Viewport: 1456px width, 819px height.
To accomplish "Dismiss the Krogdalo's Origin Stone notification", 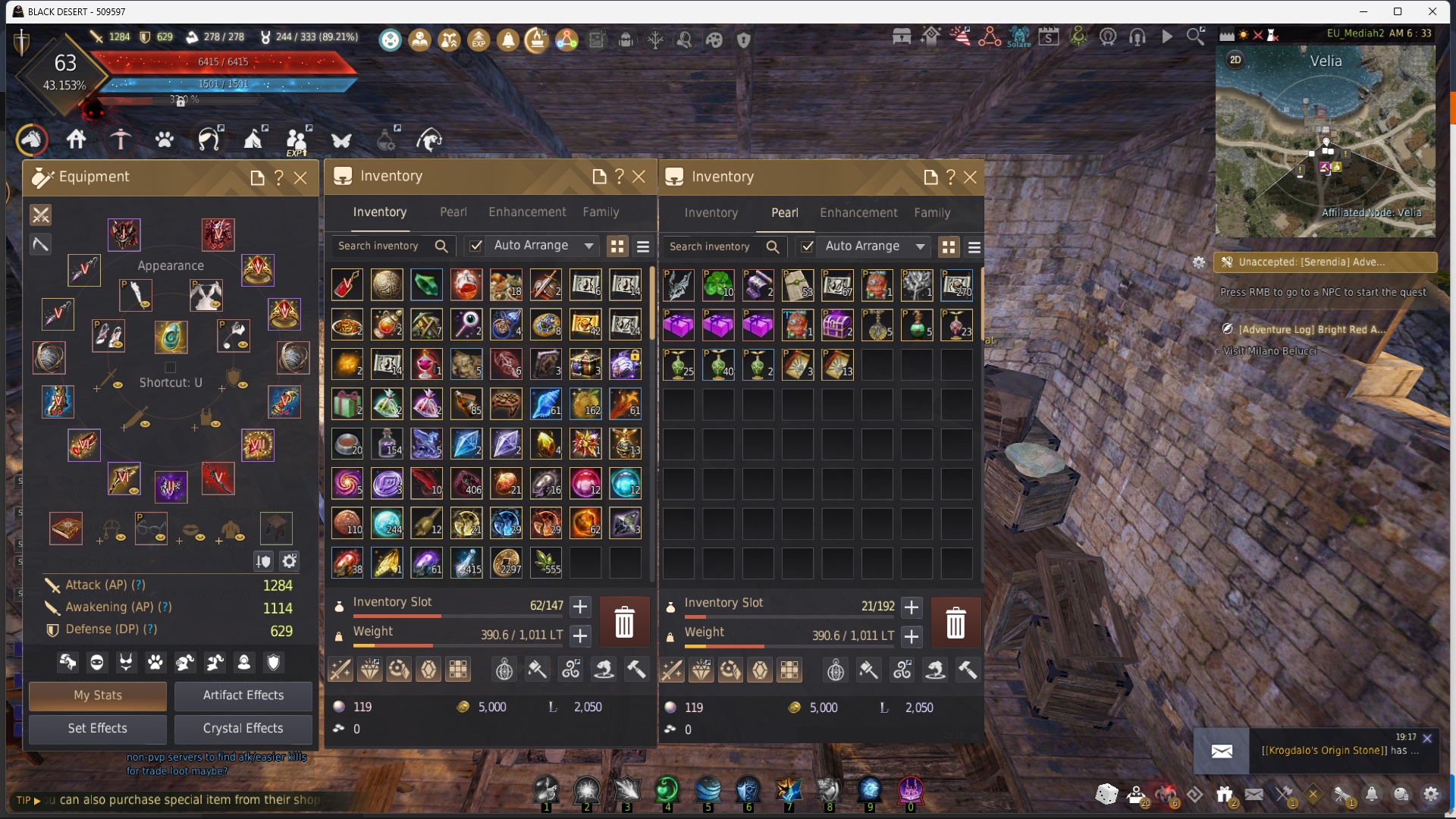I will click(1427, 738).
